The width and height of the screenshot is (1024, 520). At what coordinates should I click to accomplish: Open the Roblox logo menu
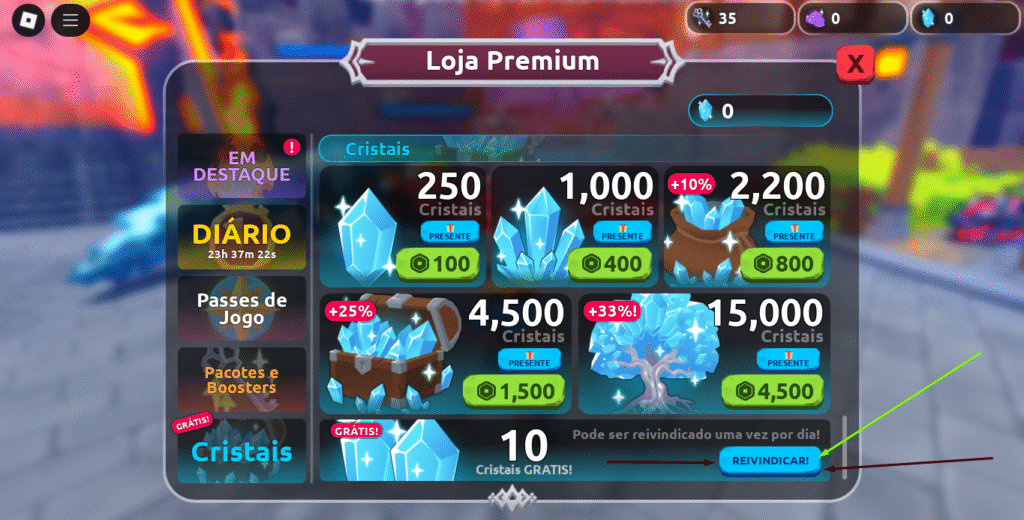pyautogui.click(x=29, y=19)
